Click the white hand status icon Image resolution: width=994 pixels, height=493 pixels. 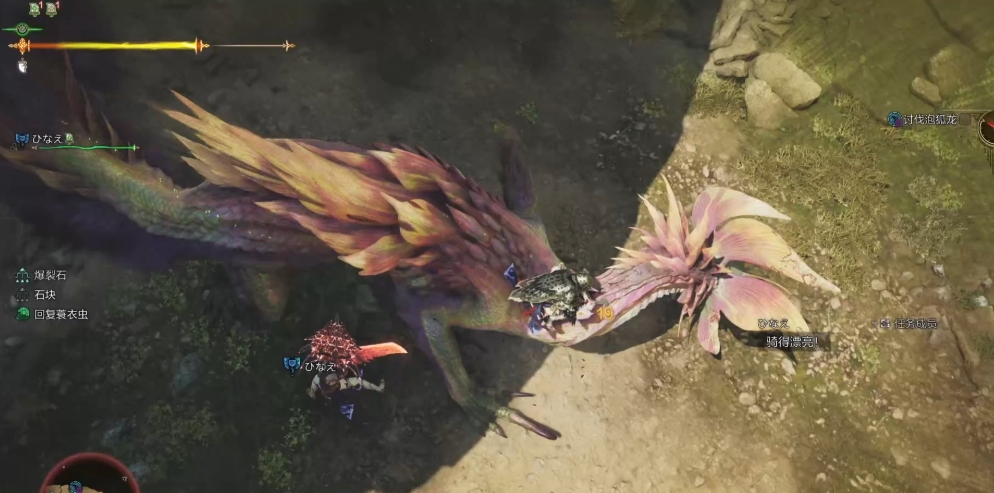pos(22,66)
